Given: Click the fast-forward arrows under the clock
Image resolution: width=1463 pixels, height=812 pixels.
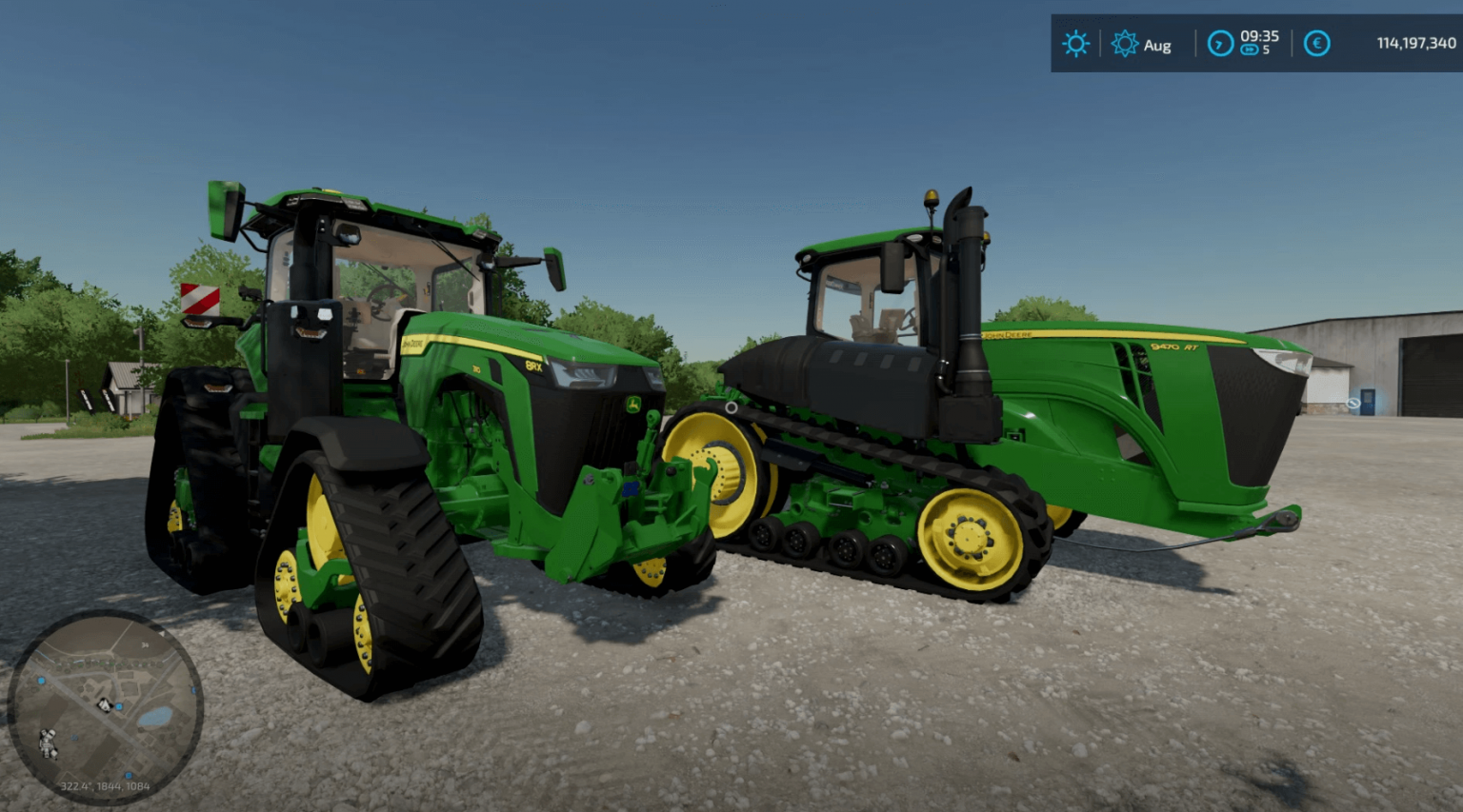Looking at the screenshot, I should (1251, 50).
